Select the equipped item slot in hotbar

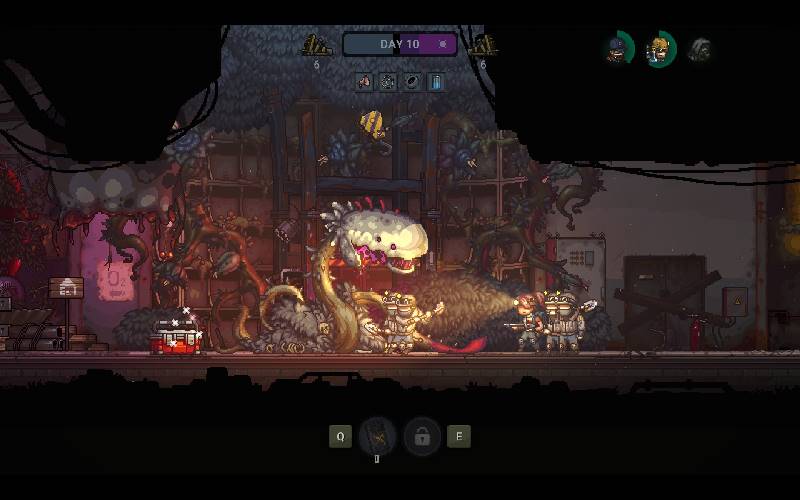point(378,436)
